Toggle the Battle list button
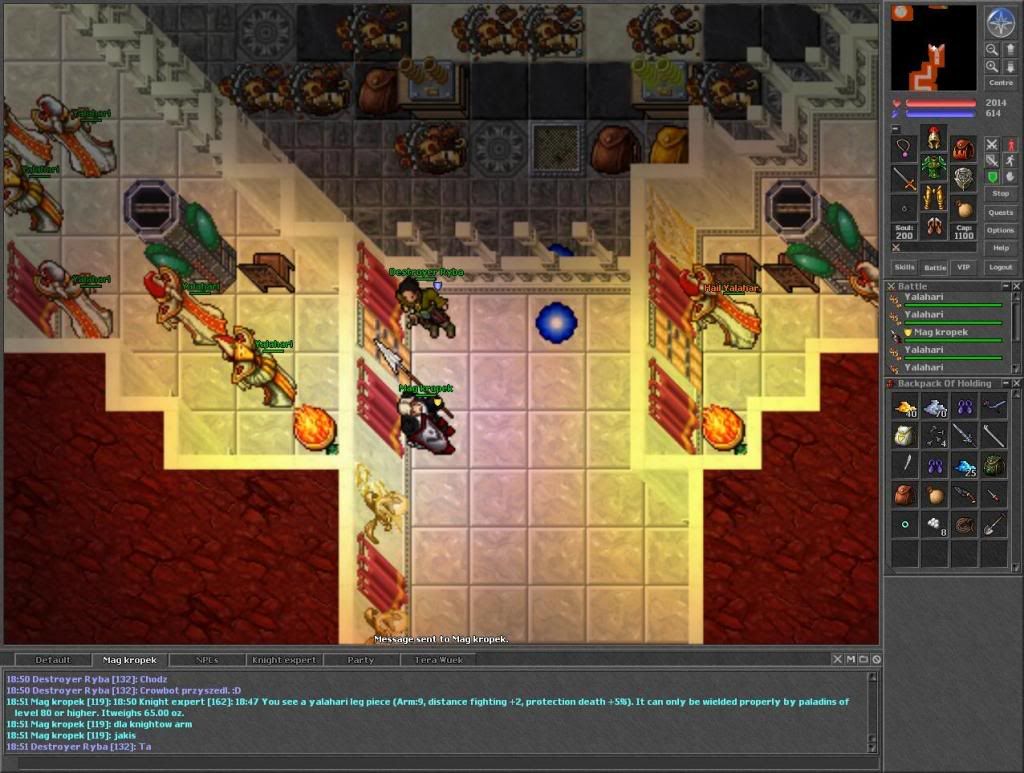The width and height of the screenshot is (1024, 773). coord(934,267)
